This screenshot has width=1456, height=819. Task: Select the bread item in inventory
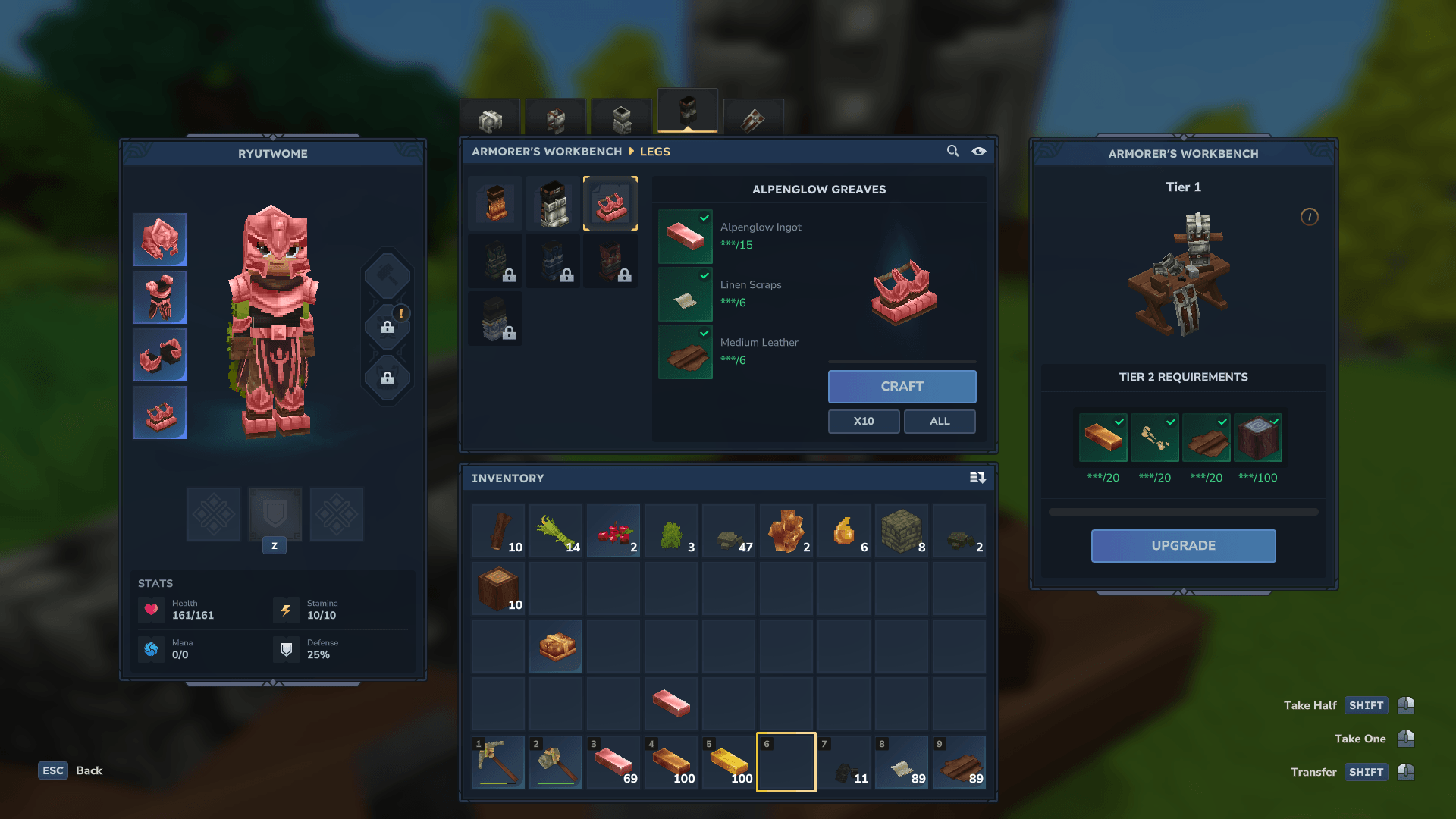click(x=556, y=646)
